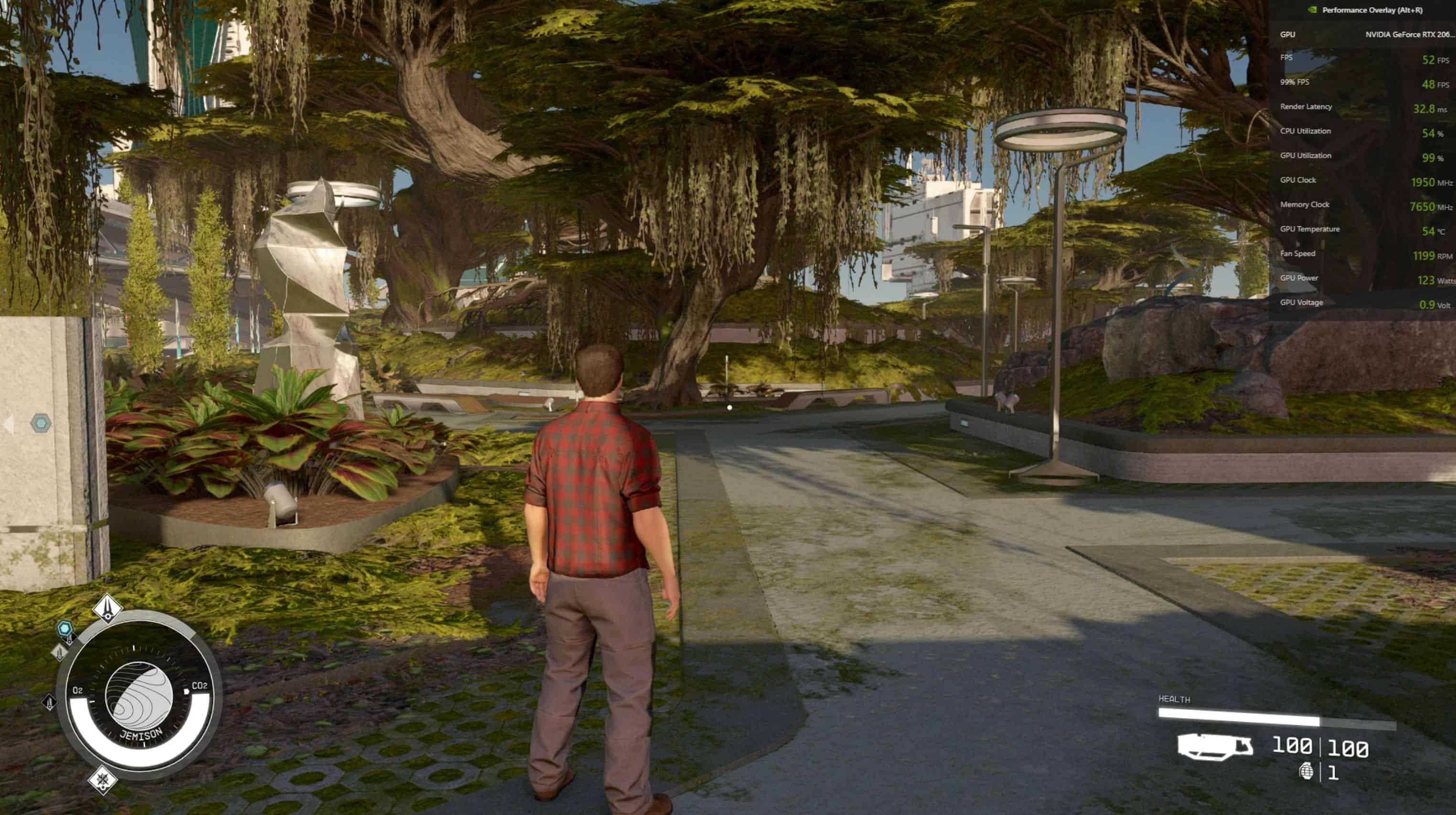
Task: Select the blue hexagon quest marker on compass
Action: tap(65, 627)
